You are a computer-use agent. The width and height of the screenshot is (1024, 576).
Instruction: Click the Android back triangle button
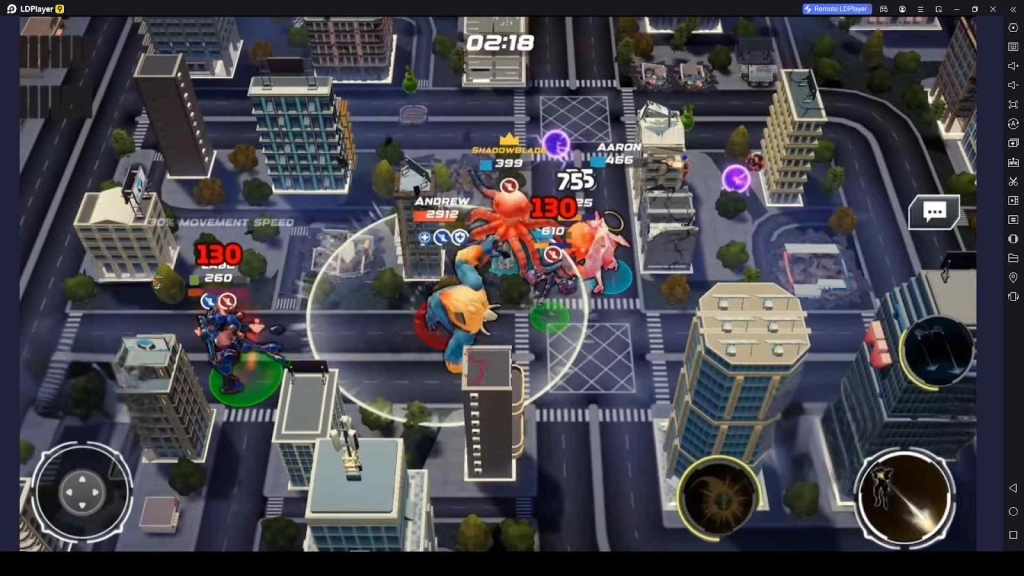[1013, 488]
